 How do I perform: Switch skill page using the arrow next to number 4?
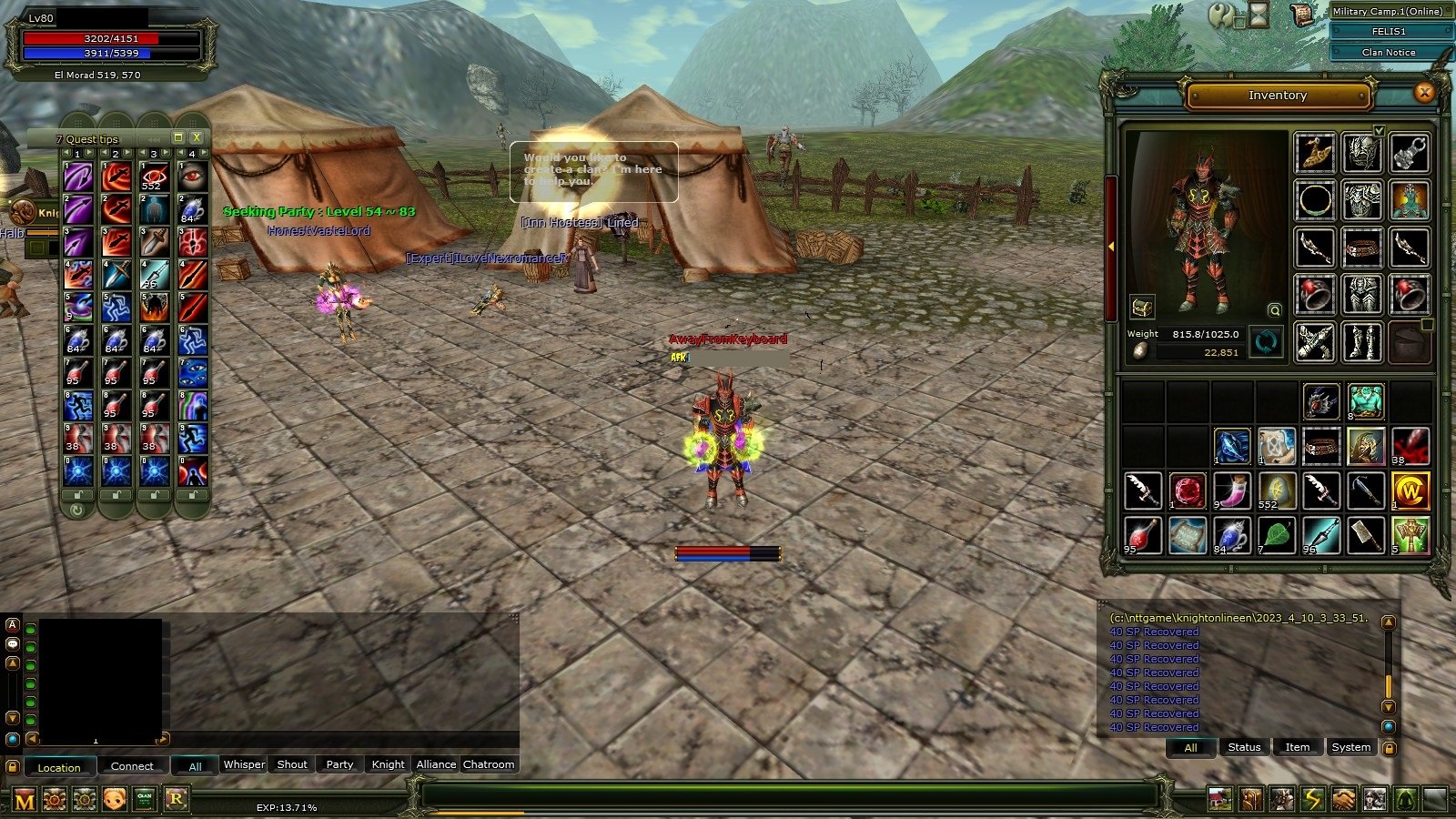point(205,152)
